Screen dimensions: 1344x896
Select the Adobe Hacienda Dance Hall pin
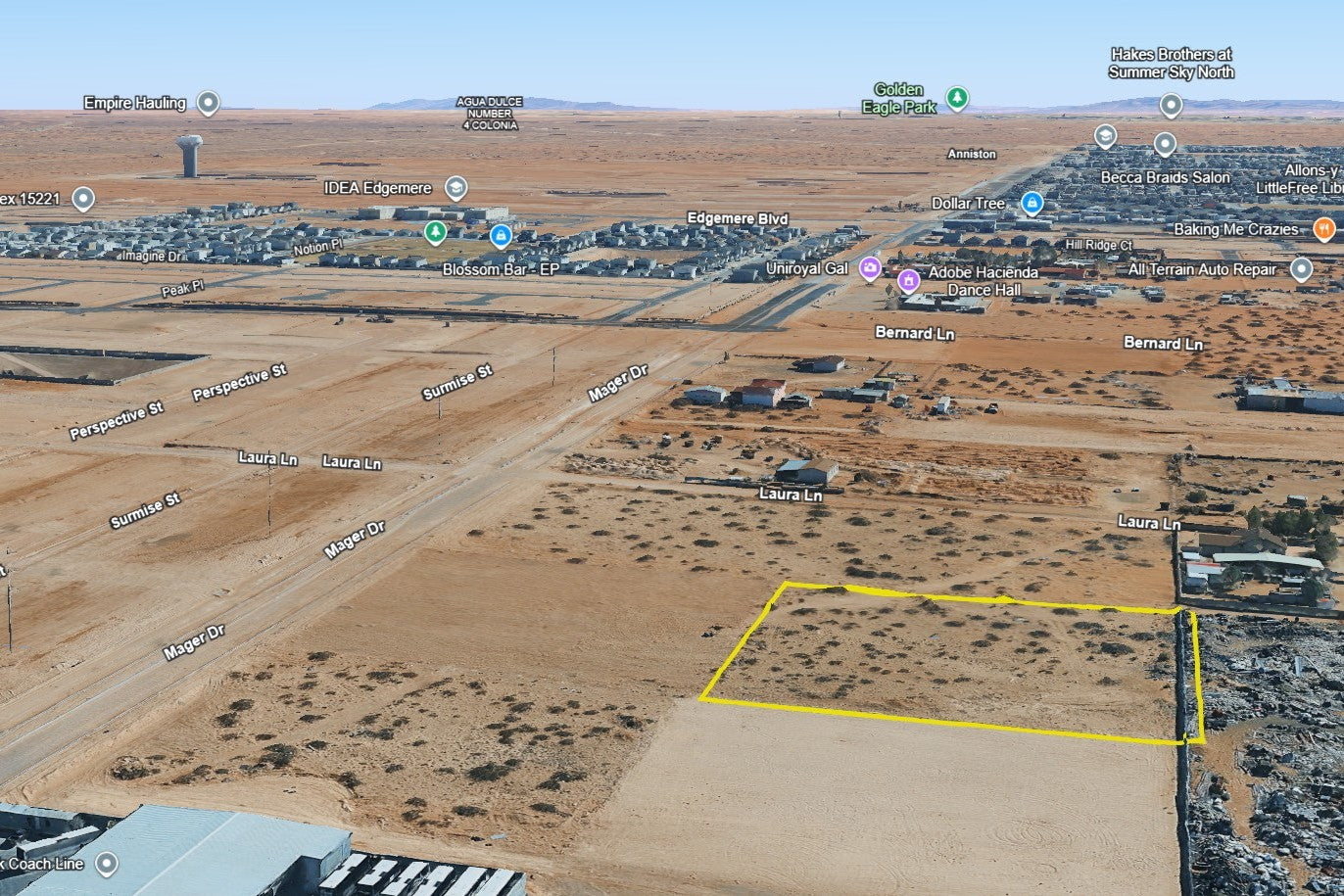coord(908,281)
